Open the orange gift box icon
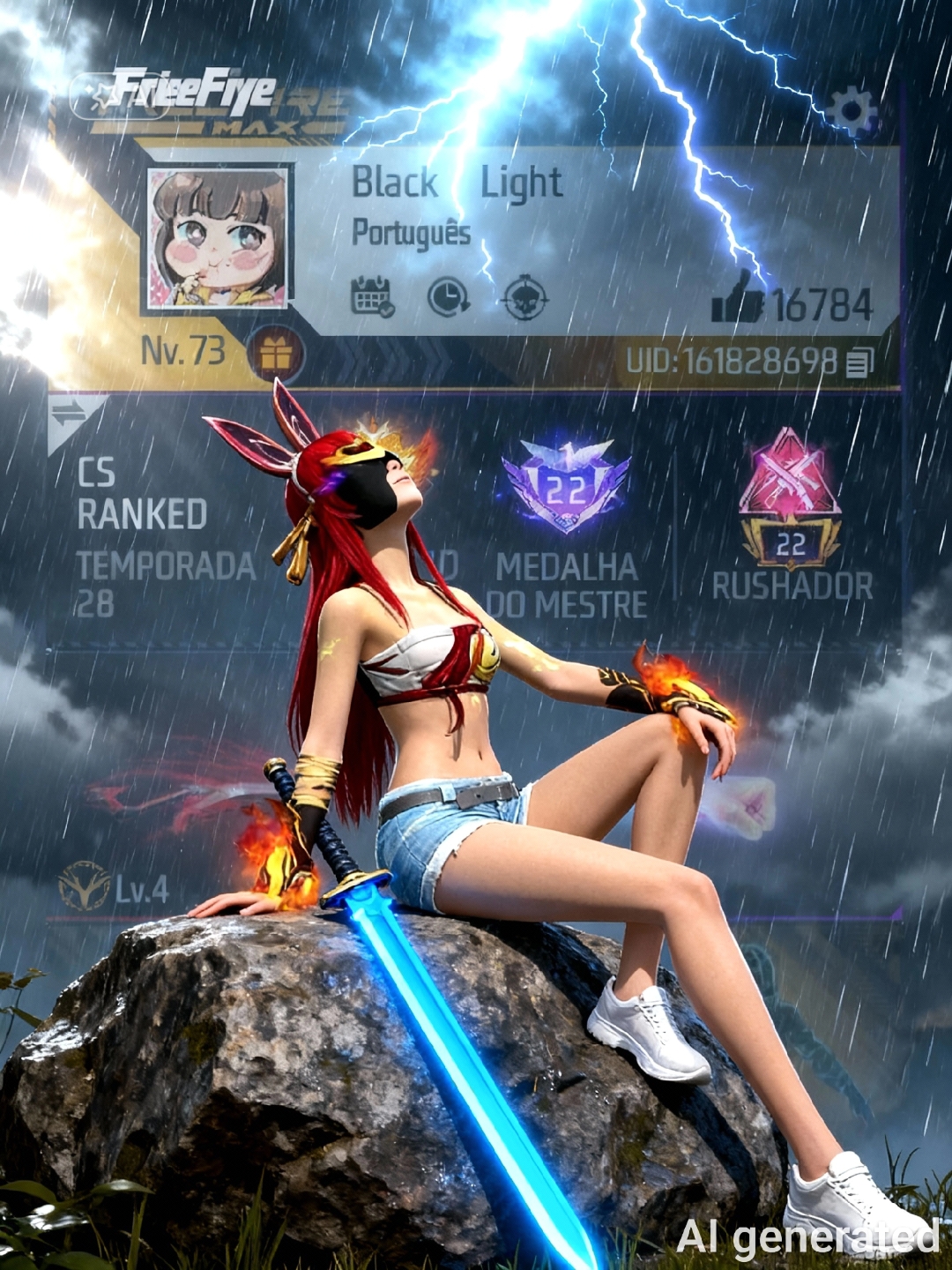952x1270 pixels. point(275,355)
